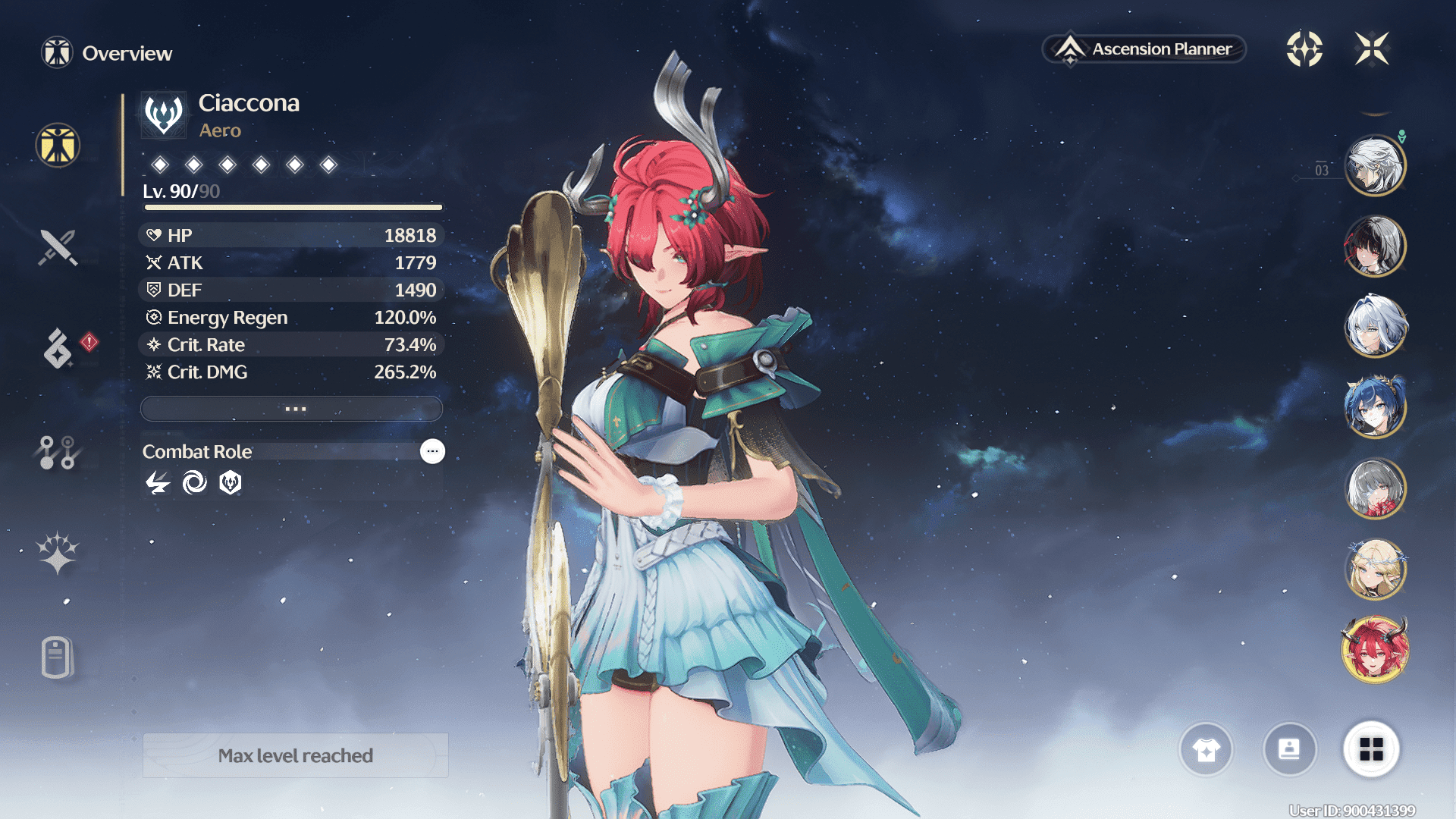Close the character overview screen
1456x819 pixels.
1372,49
